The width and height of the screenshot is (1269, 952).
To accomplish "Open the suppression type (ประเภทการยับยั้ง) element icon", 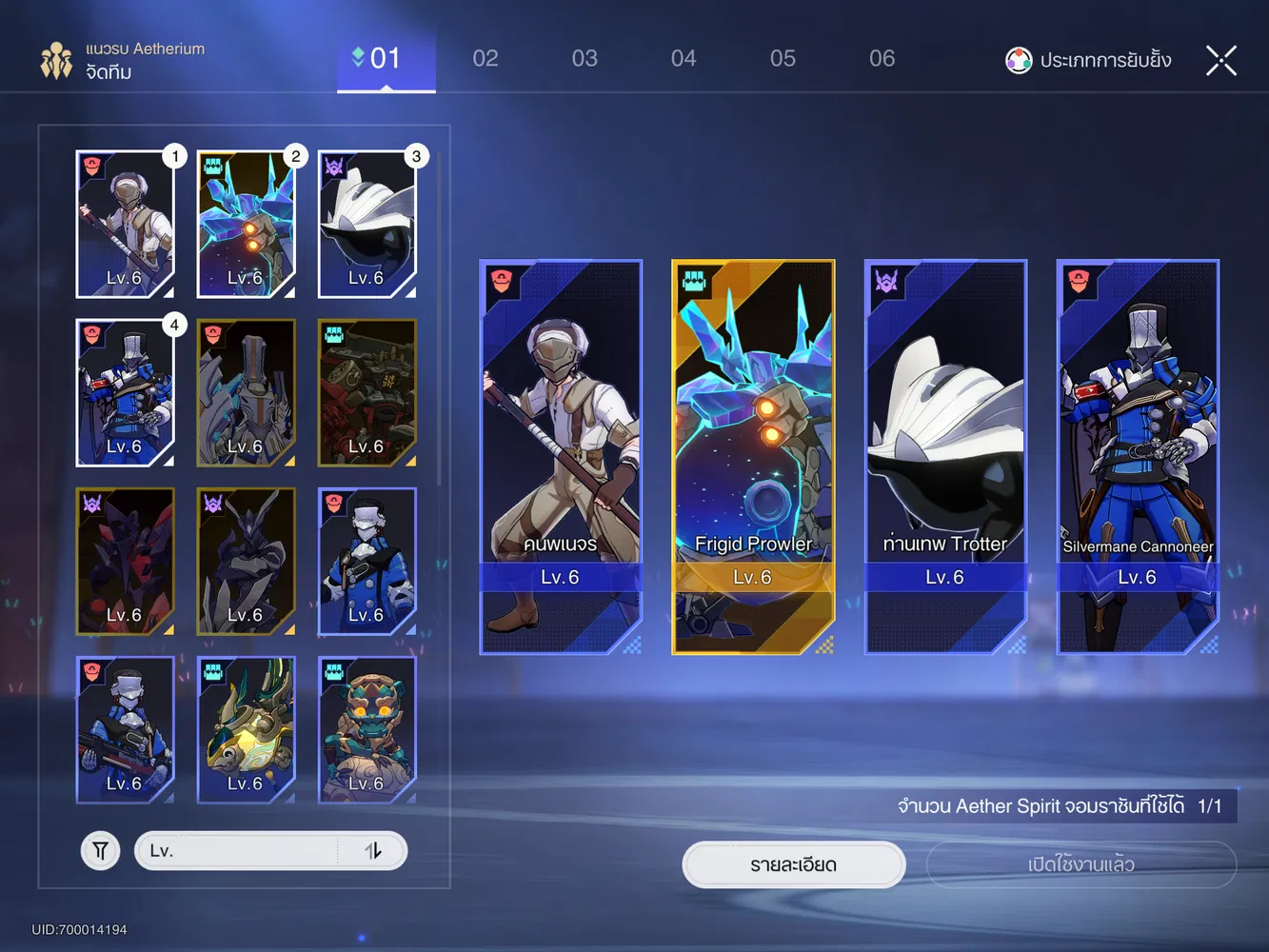I will (x=1019, y=60).
